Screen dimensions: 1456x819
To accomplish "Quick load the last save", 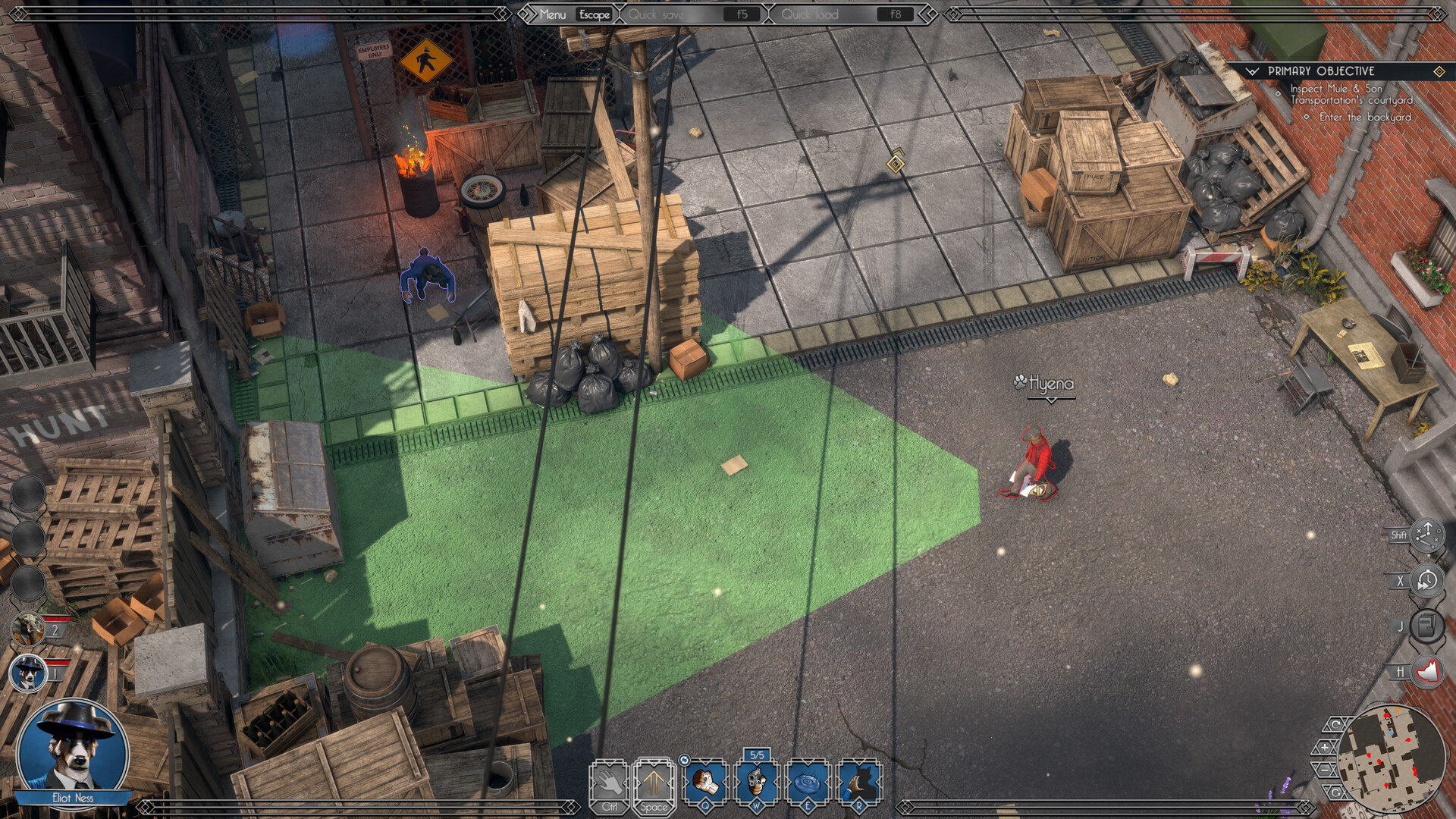I will point(810,14).
